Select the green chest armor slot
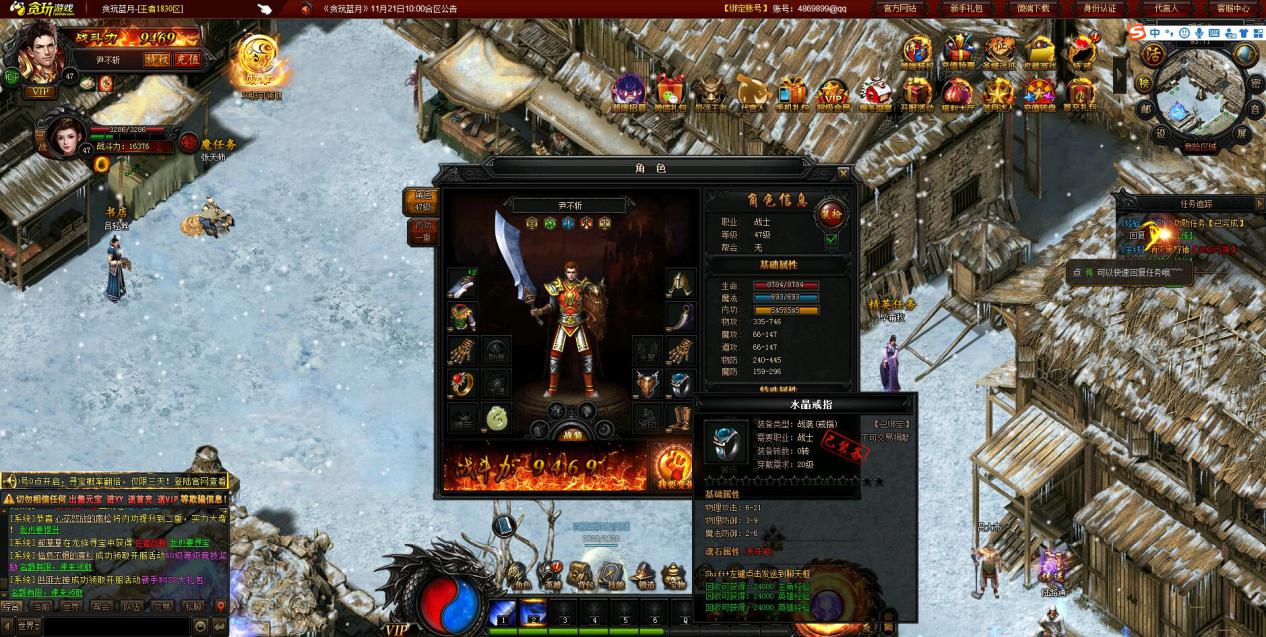The width and height of the screenshot is (1266, 637). (x=461, y=317)
